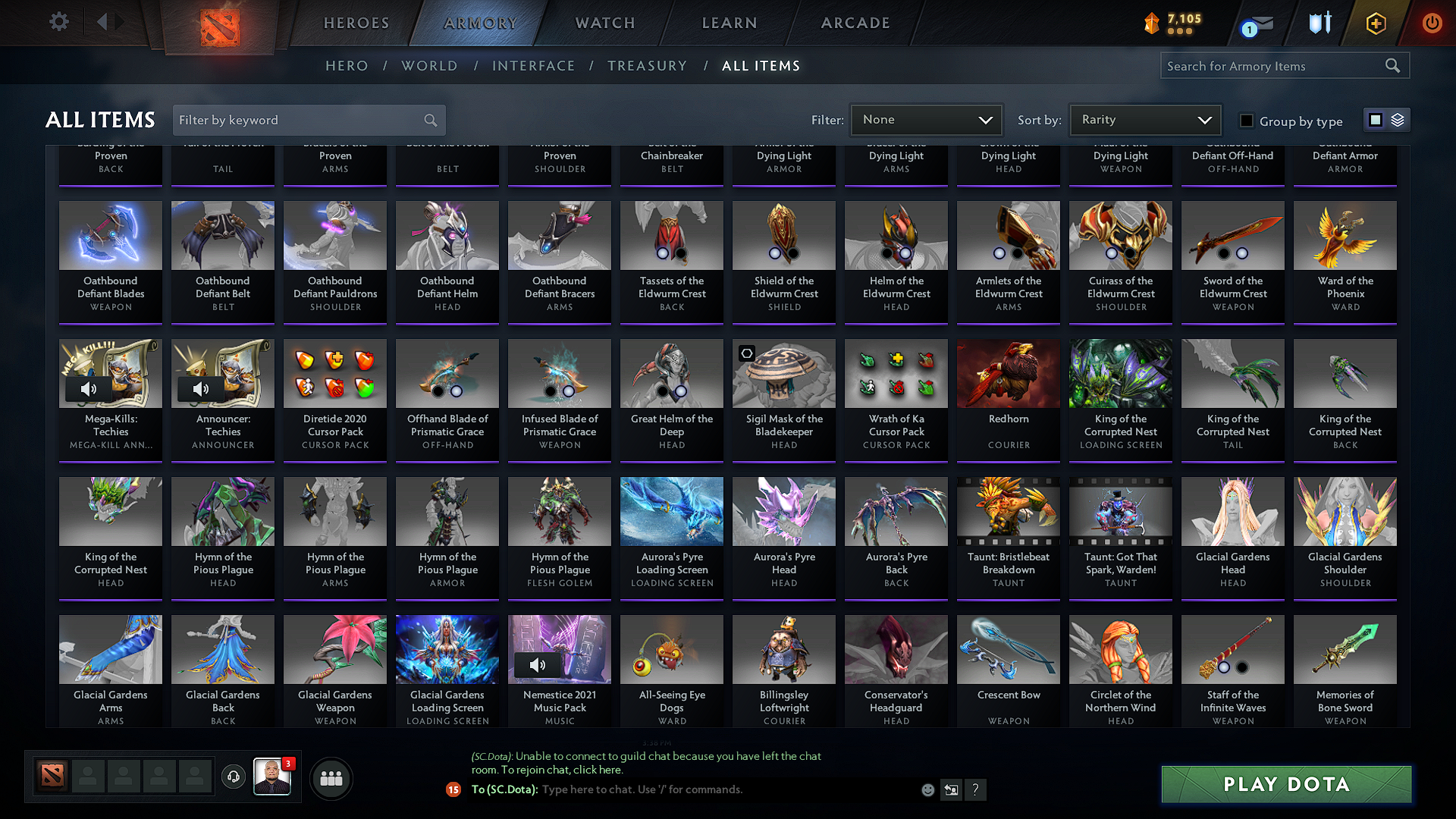Image resolution: width=1456 pixels, height=819 pixels.
Task: Open Dota Plus armory shield-and-sword icon
Action: tap(1319, 23)
